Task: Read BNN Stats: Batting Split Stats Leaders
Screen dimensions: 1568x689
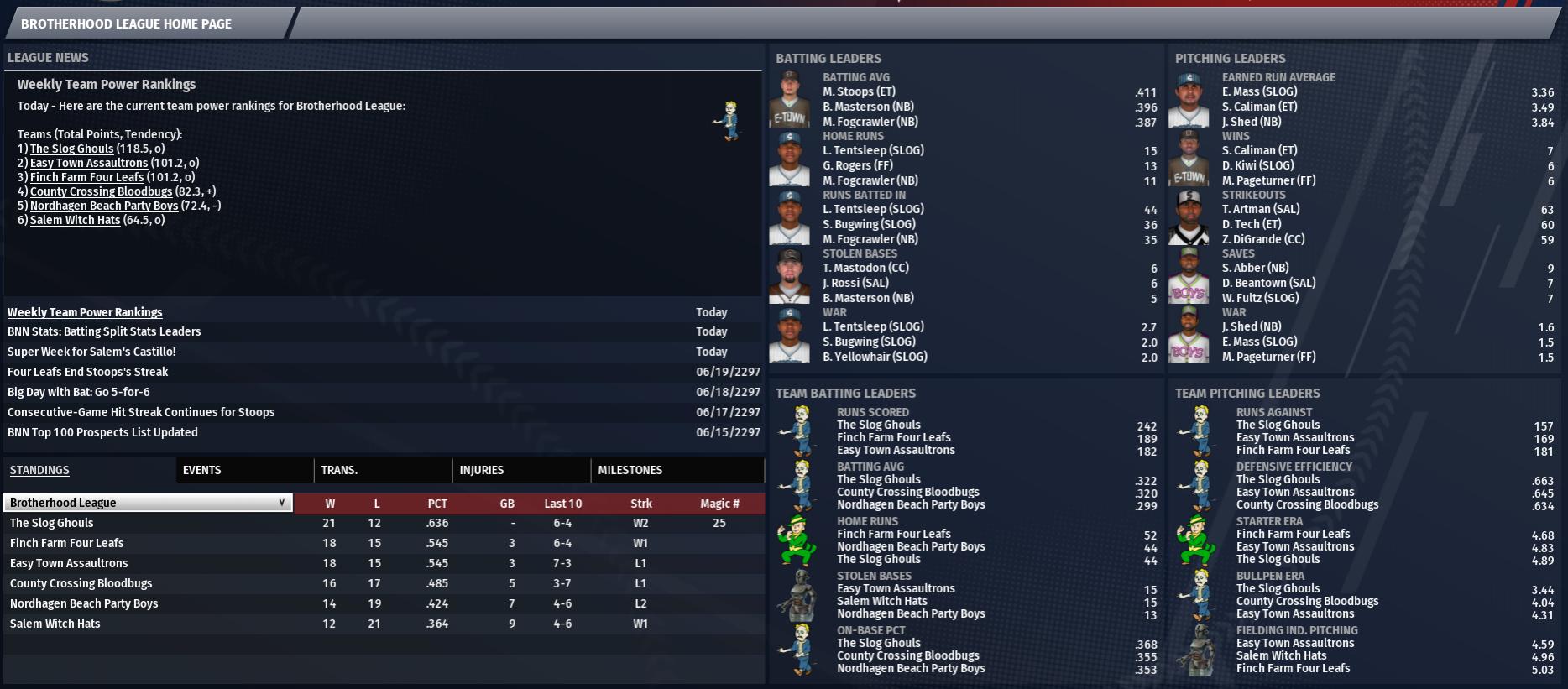Action: (x=104, y=331)
